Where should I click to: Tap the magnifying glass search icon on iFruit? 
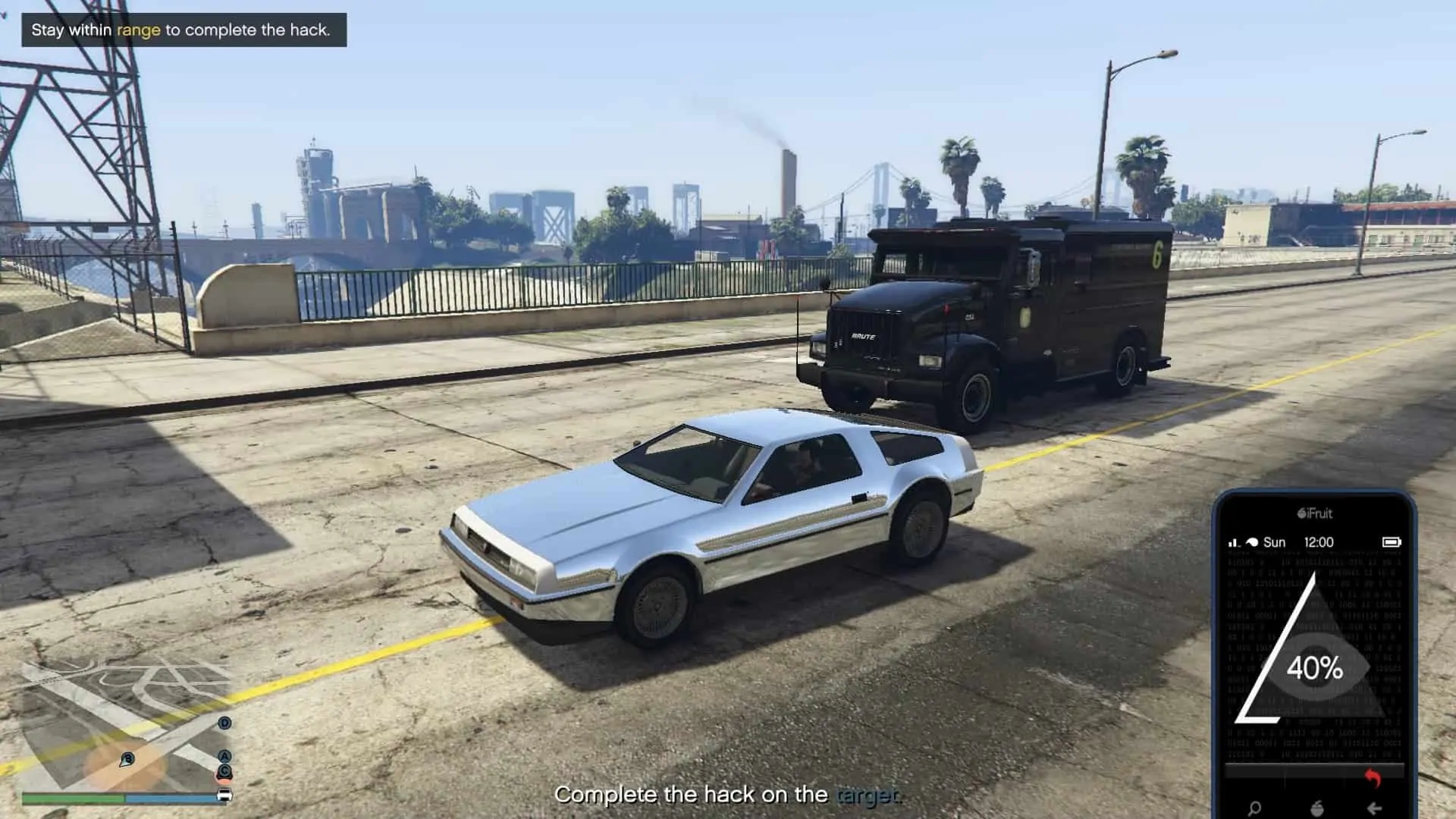(1254, 809)
